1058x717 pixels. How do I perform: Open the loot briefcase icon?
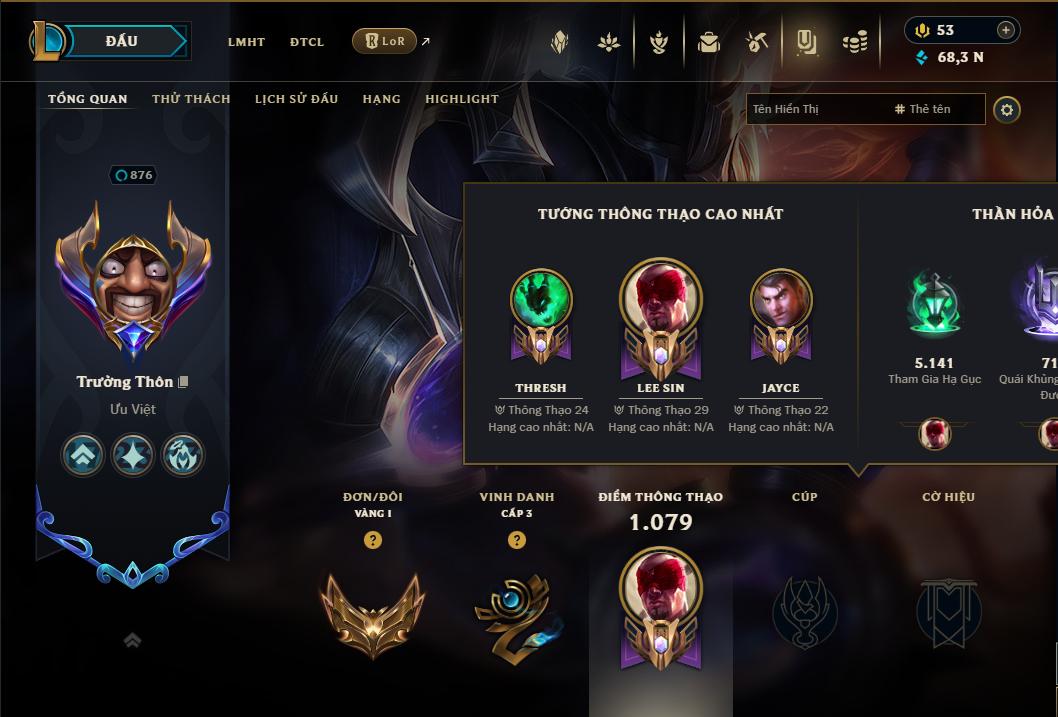click(709, 42)
